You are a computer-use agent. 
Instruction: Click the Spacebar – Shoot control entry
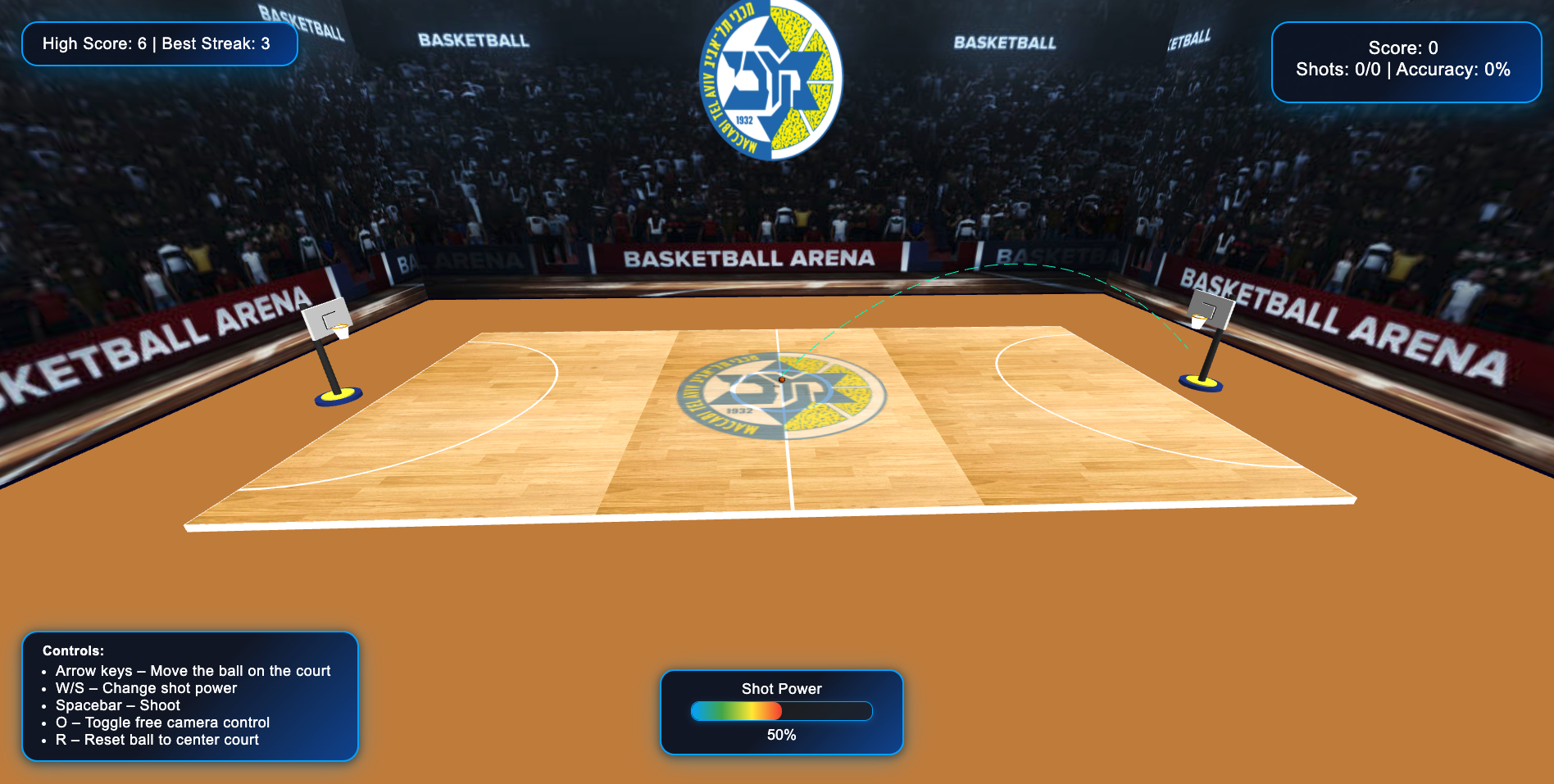tap(117, 705)
